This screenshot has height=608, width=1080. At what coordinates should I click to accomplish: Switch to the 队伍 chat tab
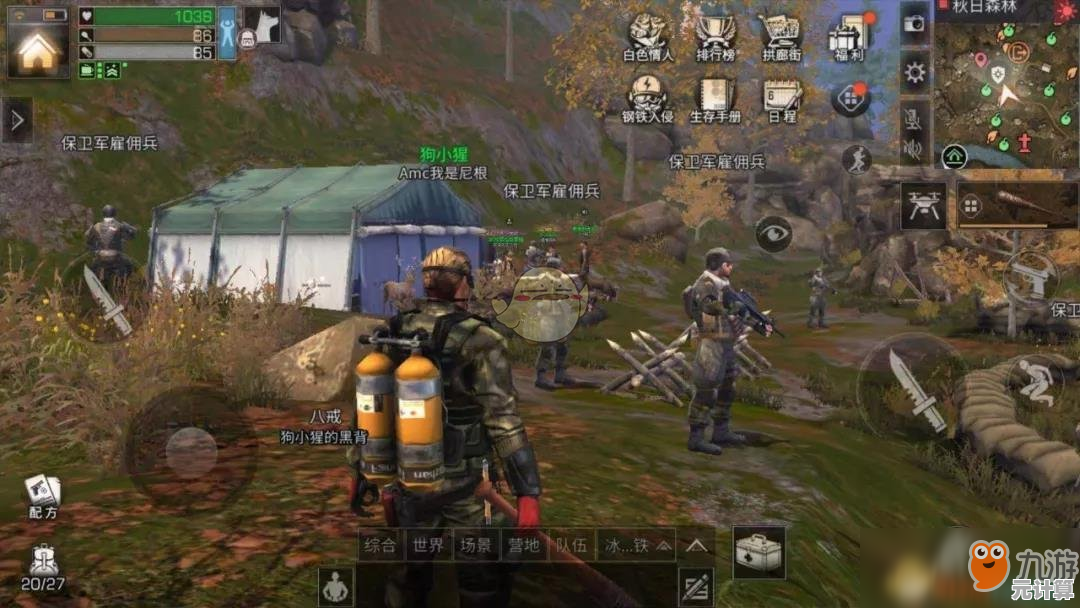[x=572, y=545]
